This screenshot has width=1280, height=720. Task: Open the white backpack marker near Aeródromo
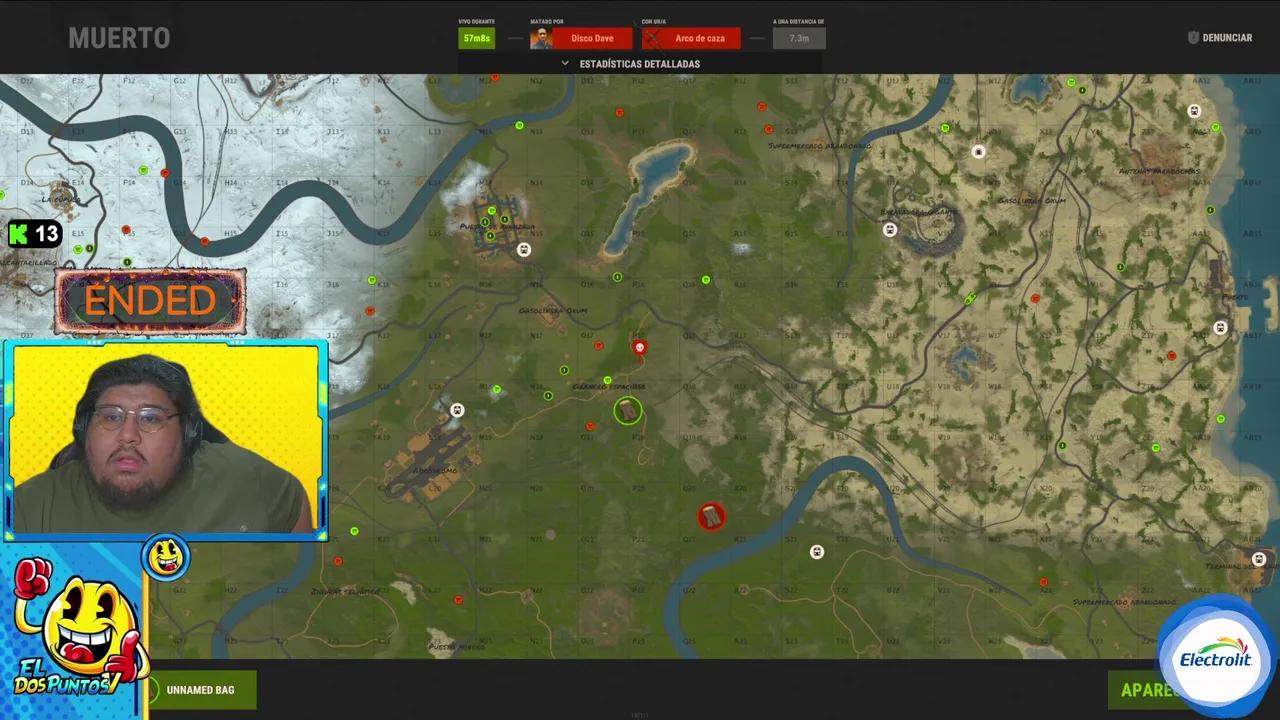coord(457,410)
